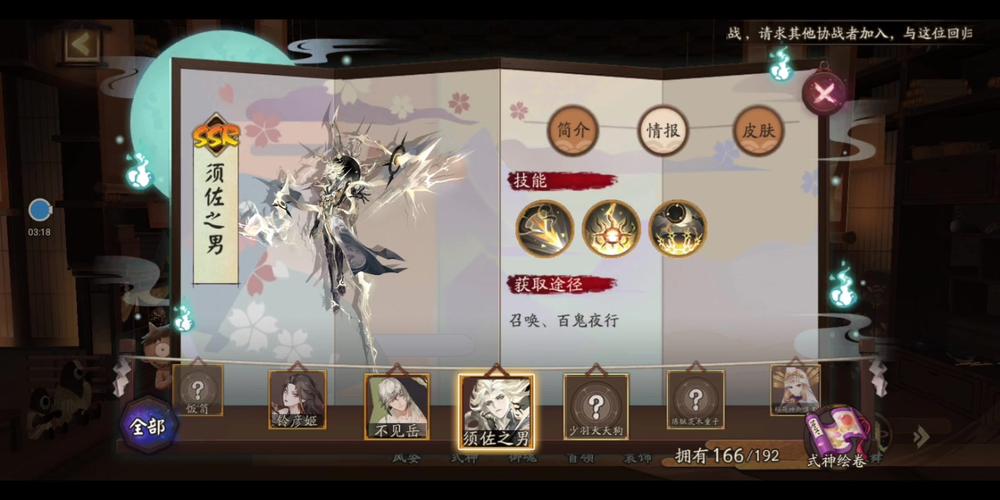Screen dimensions: 1000x500
Task: Show the 皮肤 (skins) tab
Action: 757,130
